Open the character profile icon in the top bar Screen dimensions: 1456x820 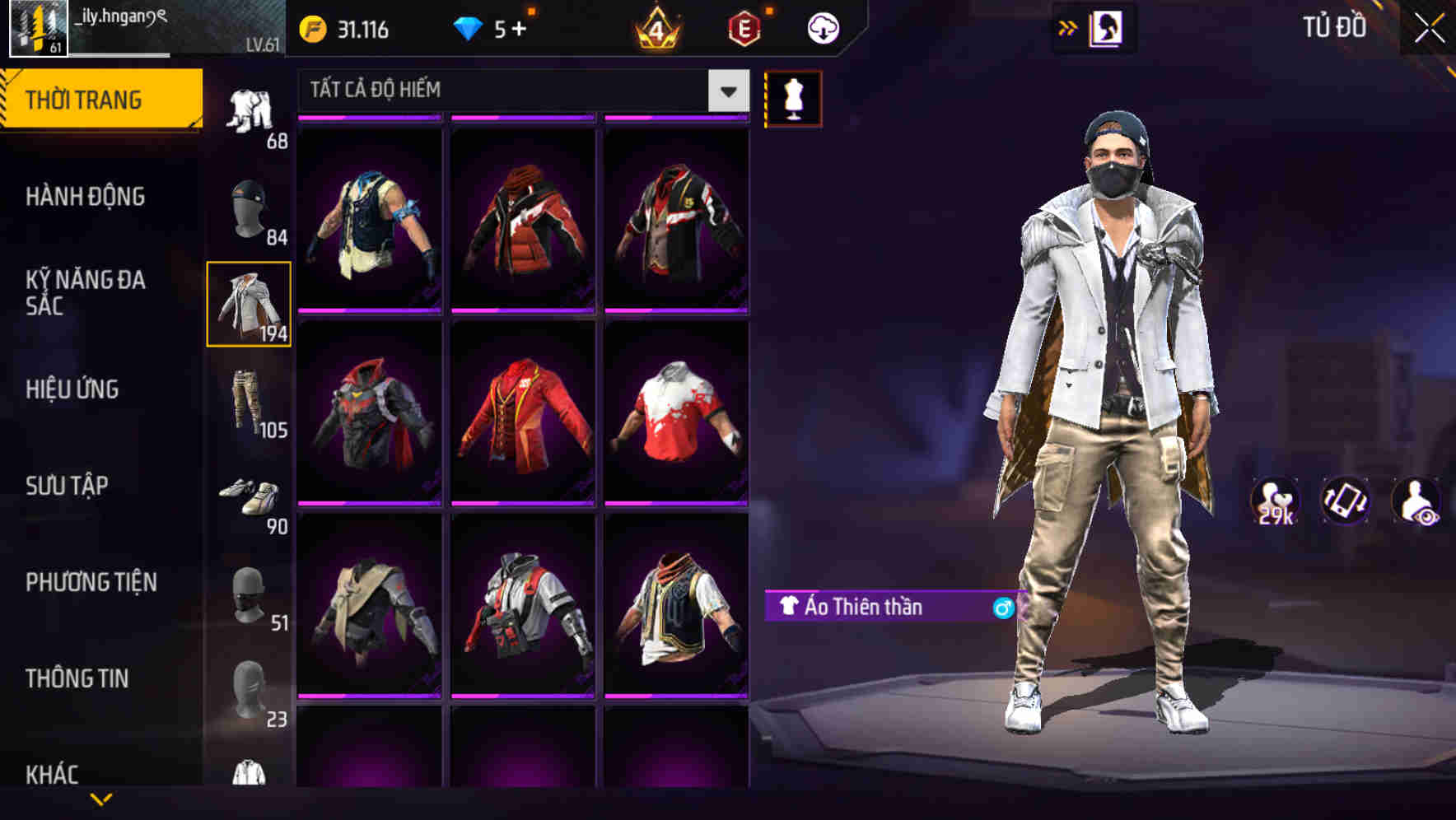click(1107, 28)
